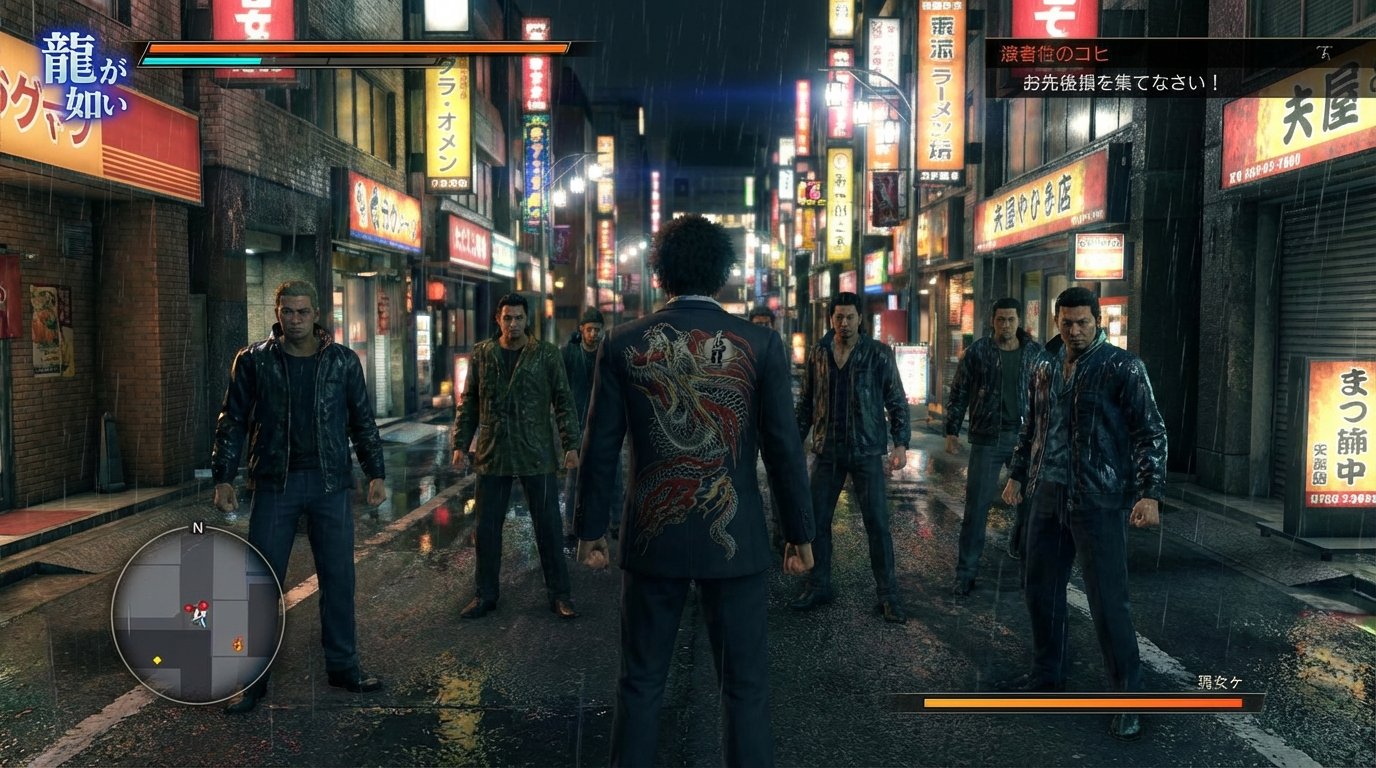Click the red mission title text
The image size is (1376, 768).
click(x=1055, y=54)
